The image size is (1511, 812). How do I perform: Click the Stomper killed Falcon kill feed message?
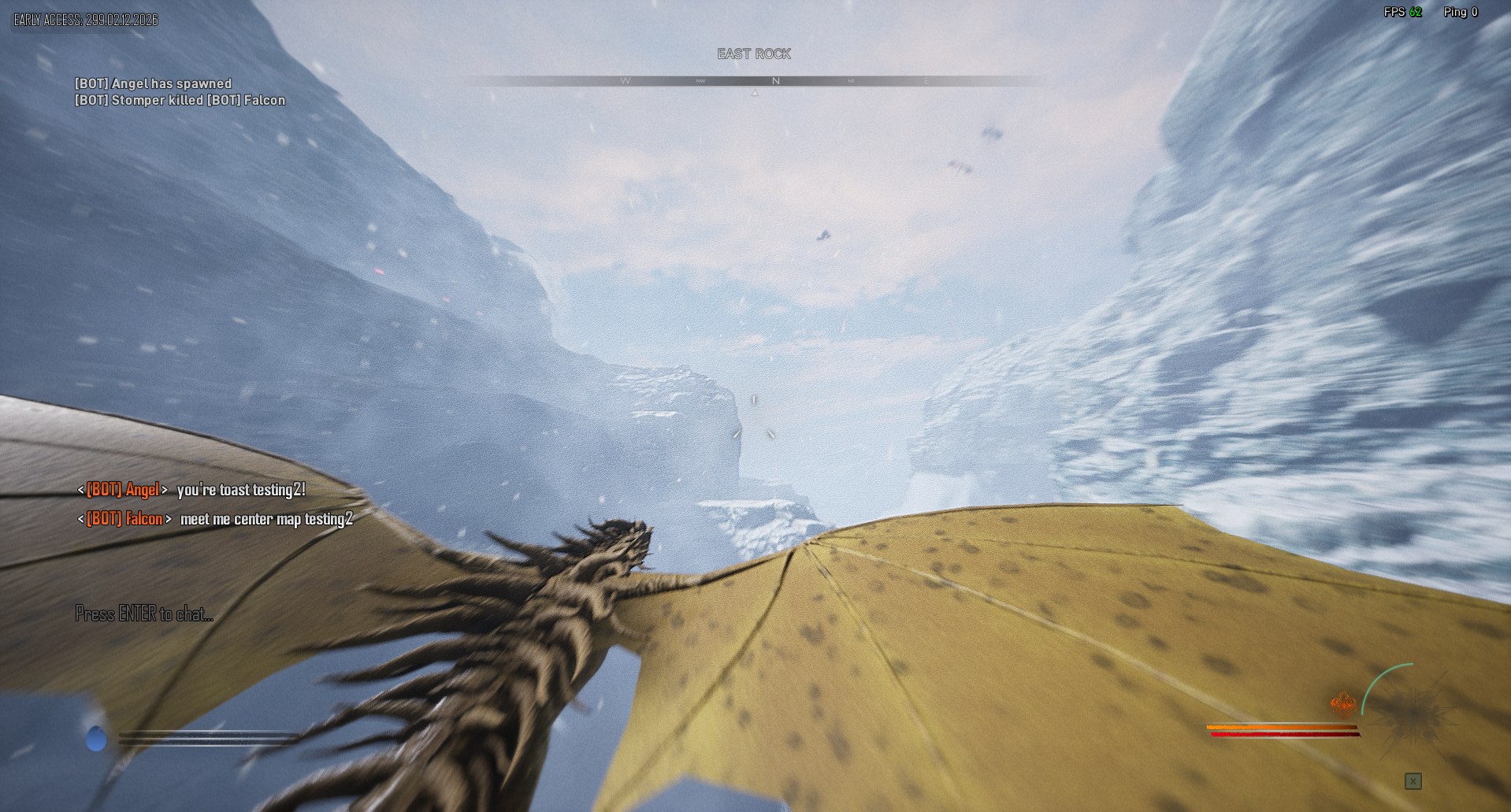coord(180,100)
